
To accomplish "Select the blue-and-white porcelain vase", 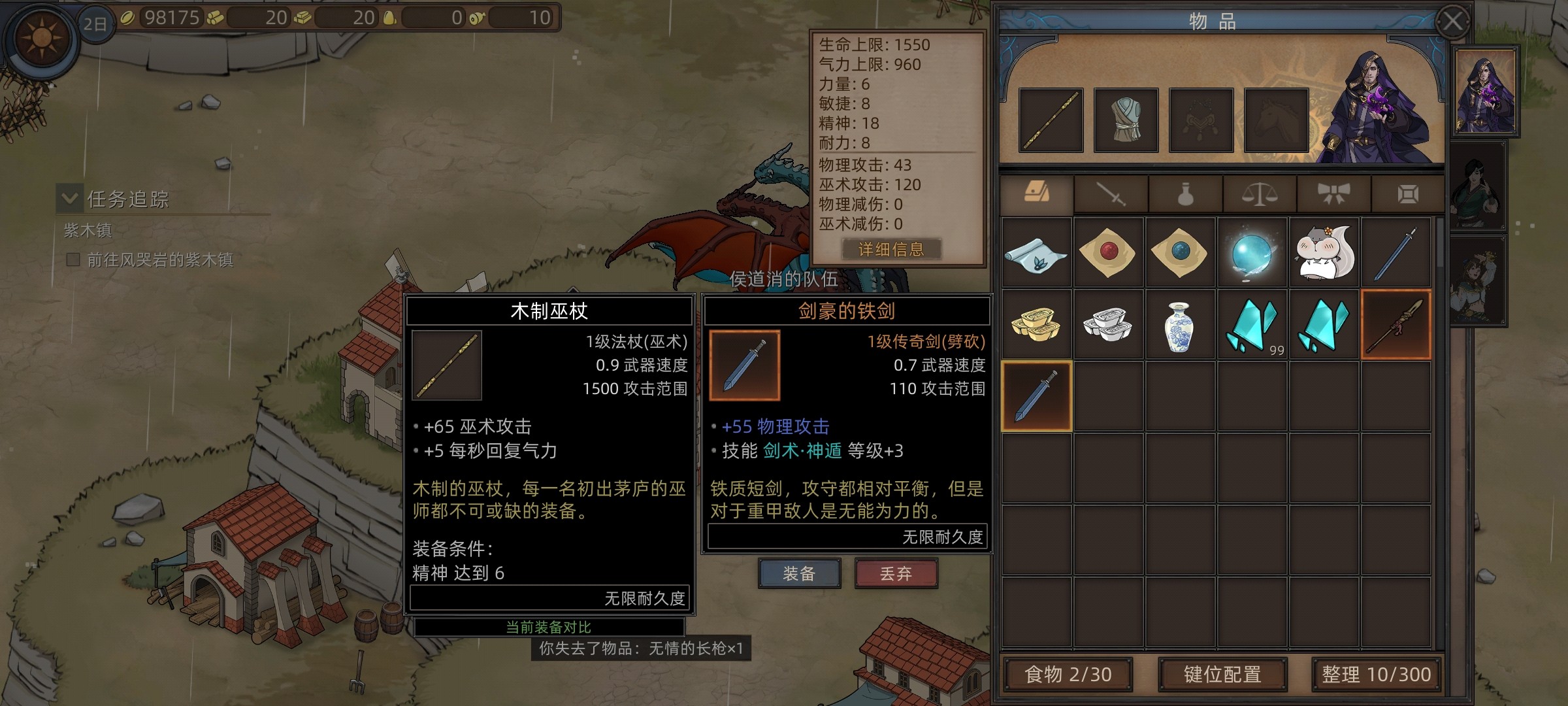I will pyautogui.click(x=1179, y=325).
